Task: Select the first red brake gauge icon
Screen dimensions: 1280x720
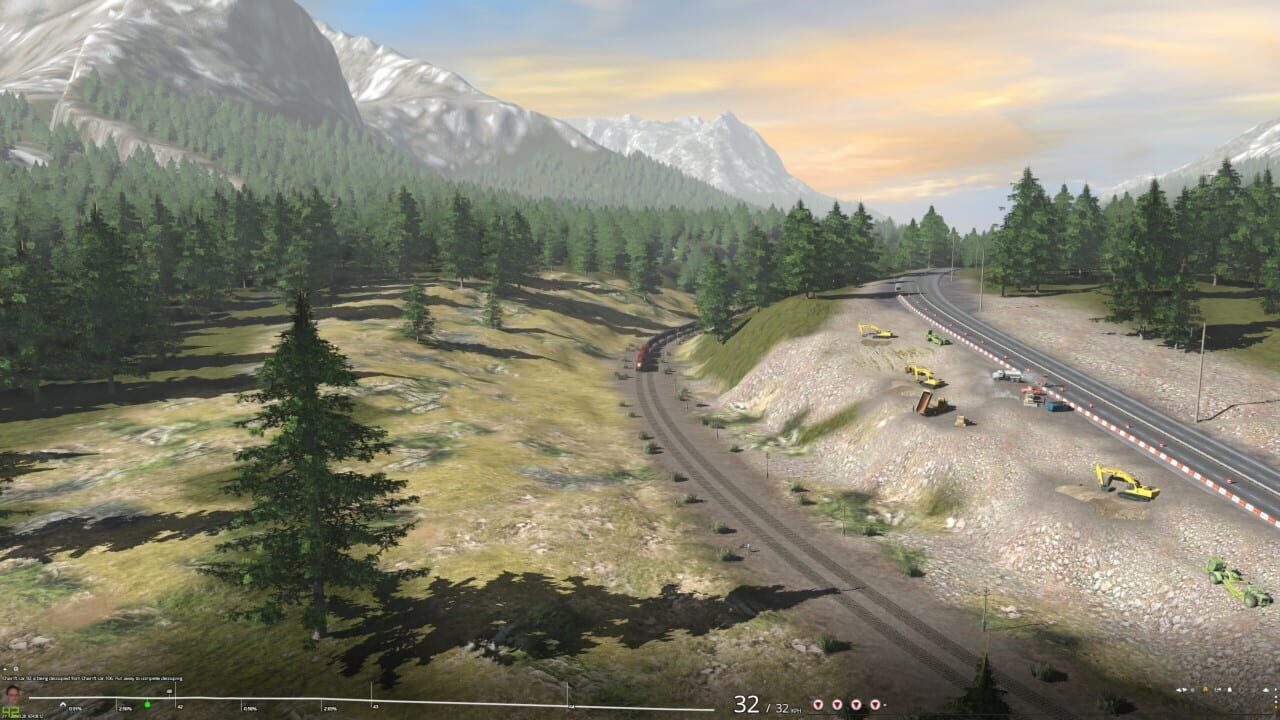Action: (x=818, y=704)
